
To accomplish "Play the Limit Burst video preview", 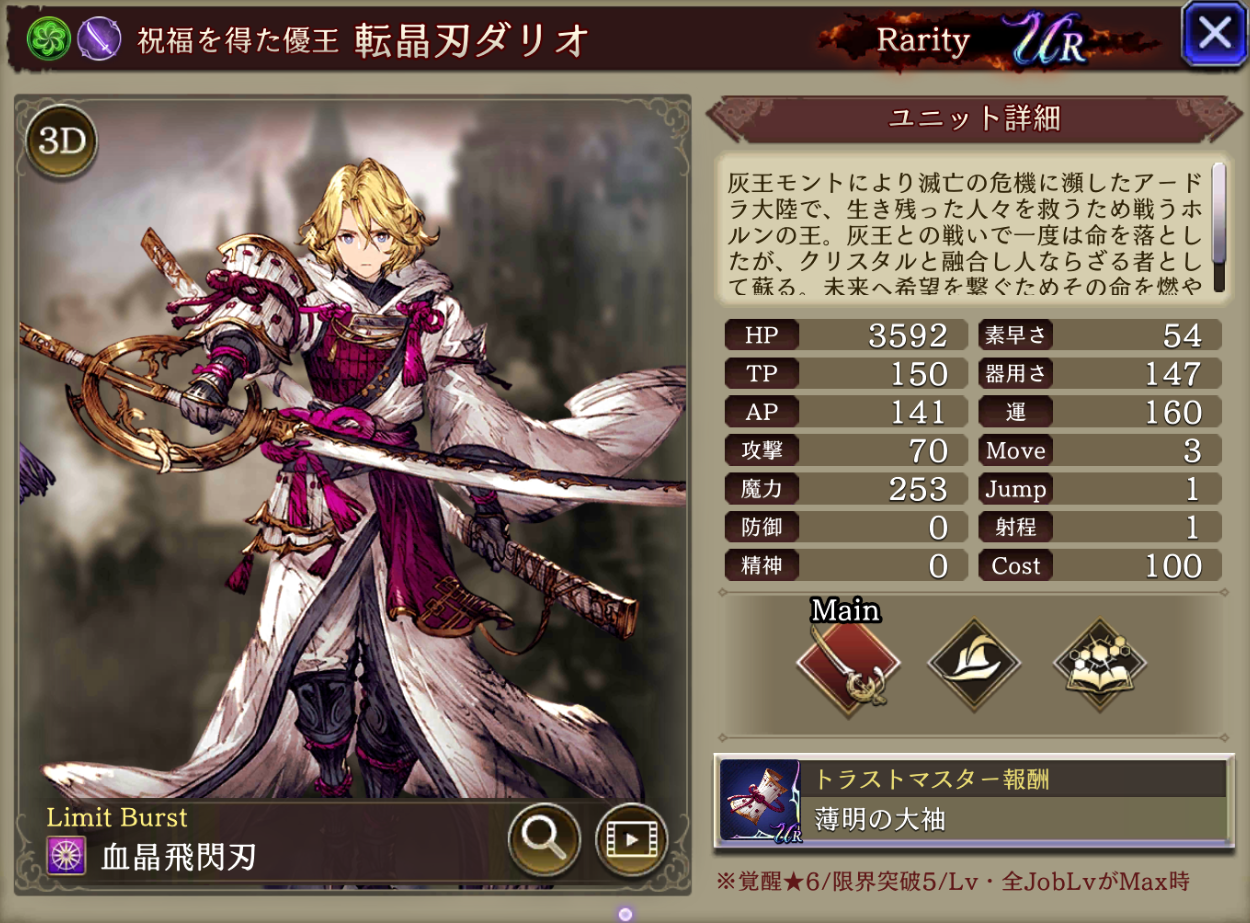I will (631, 838).
